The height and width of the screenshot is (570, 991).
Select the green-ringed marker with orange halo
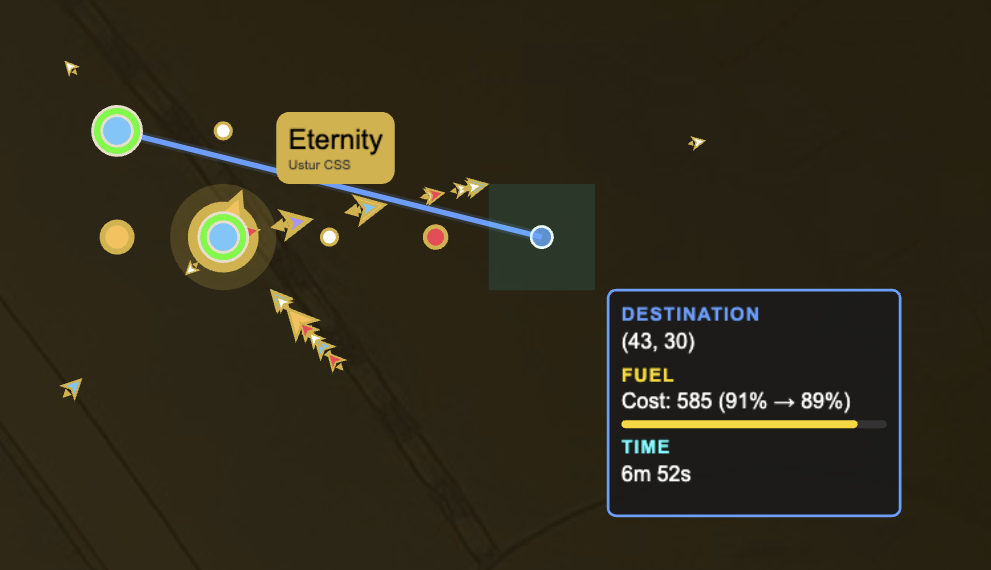[223, 237]
